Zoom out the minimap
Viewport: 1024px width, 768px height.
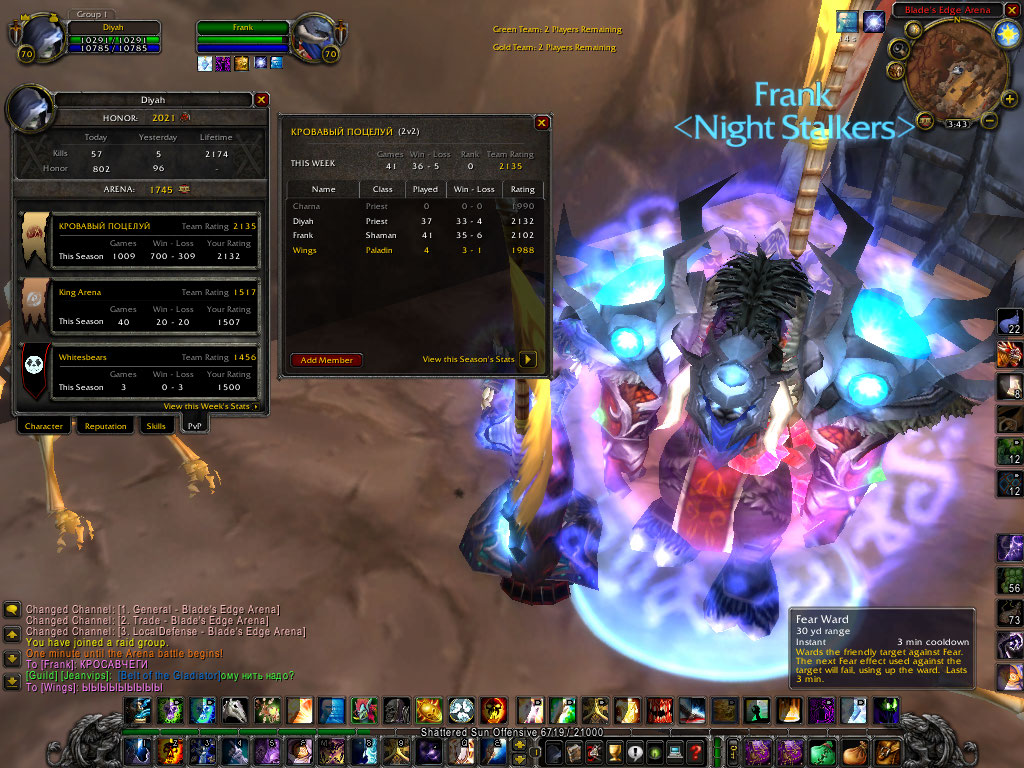click(989, 121)
